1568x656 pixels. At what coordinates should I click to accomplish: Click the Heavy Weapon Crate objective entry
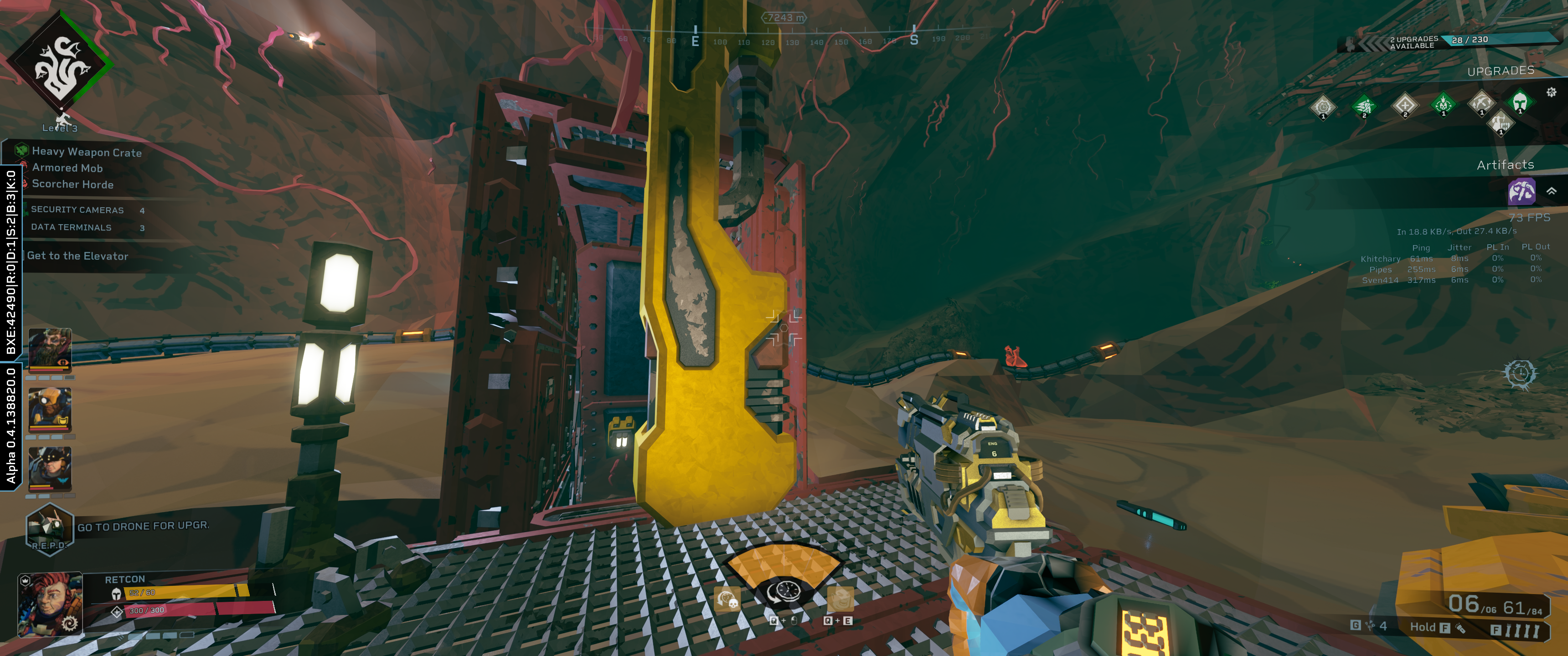87,152
